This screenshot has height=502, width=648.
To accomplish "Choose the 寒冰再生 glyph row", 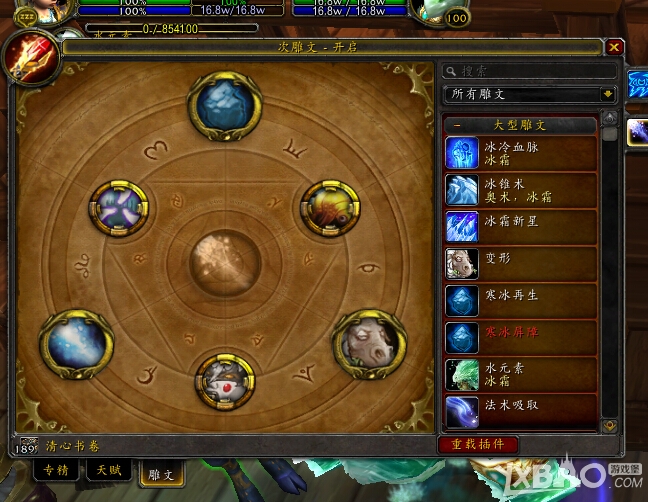I will click(x=520, y=300).
